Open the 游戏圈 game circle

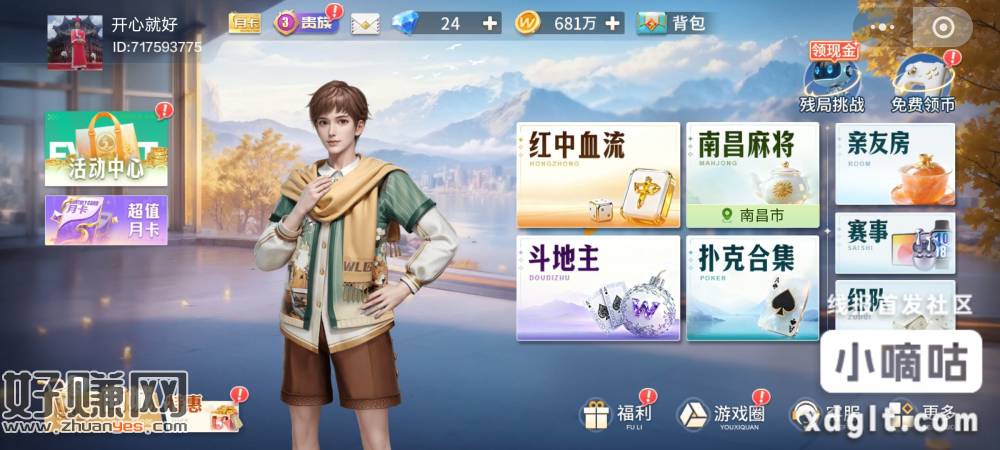(722, 413)
